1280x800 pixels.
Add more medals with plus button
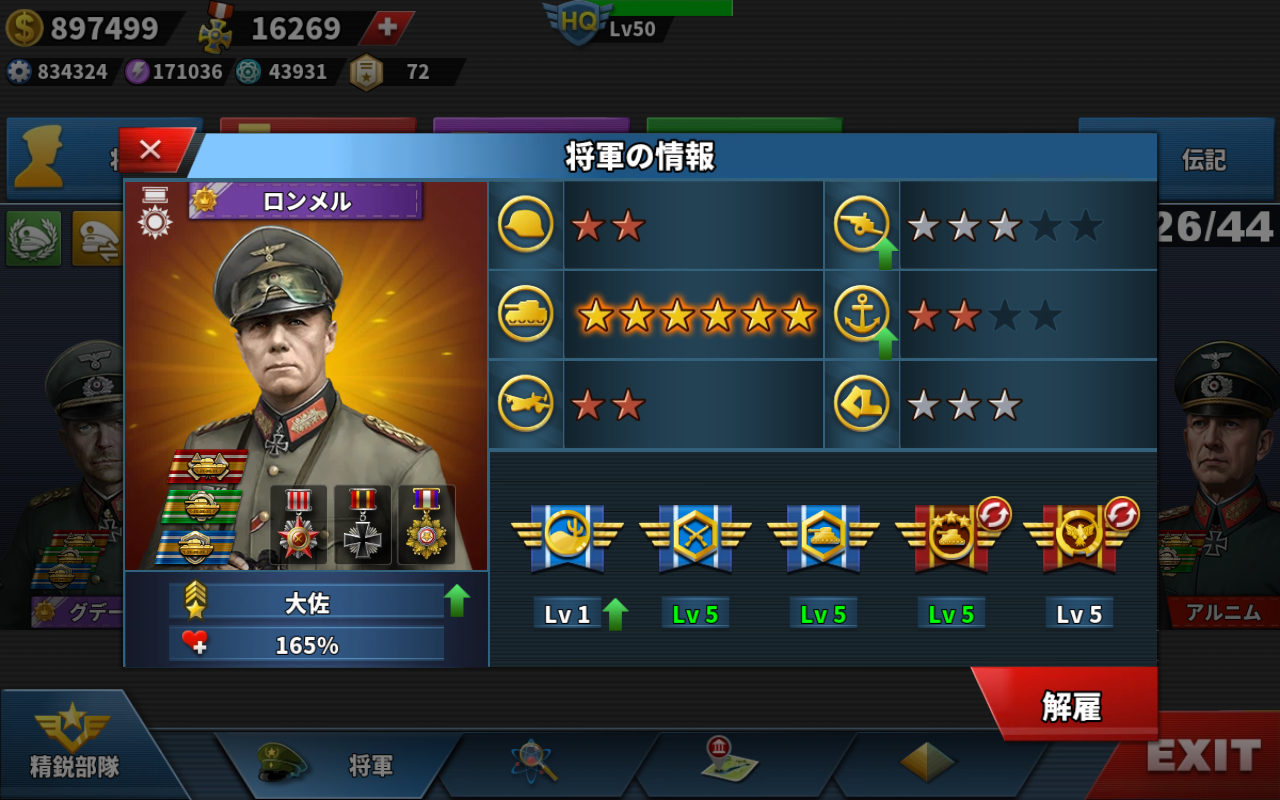387,27
